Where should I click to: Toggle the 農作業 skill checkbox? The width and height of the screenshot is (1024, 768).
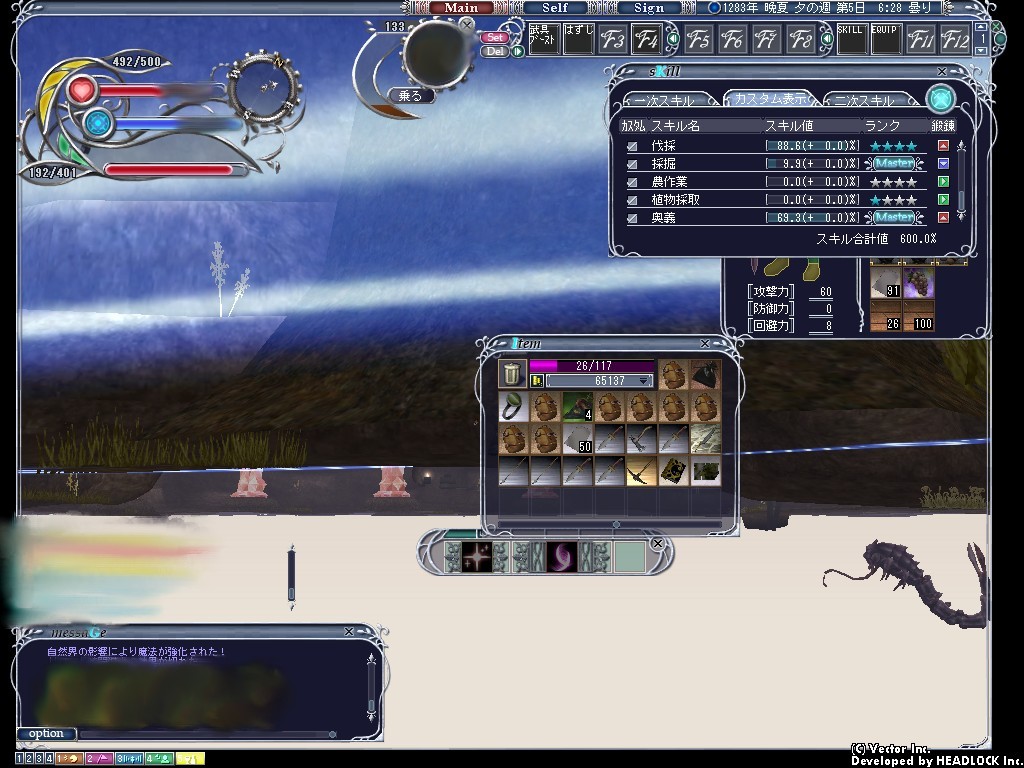pyautogui.click(x=632, y=182)
